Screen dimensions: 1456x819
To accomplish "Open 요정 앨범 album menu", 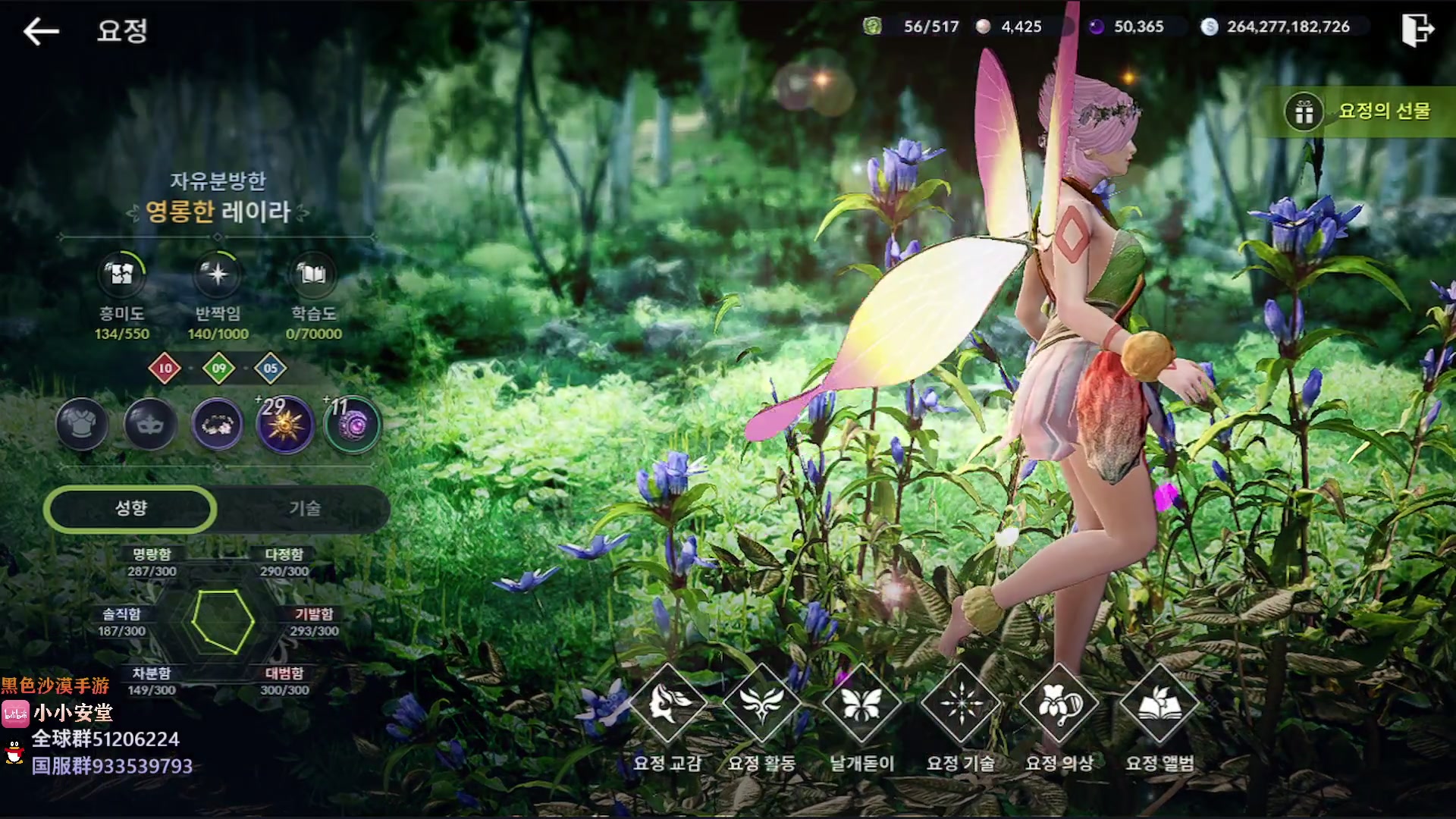I will (1159, 704).
